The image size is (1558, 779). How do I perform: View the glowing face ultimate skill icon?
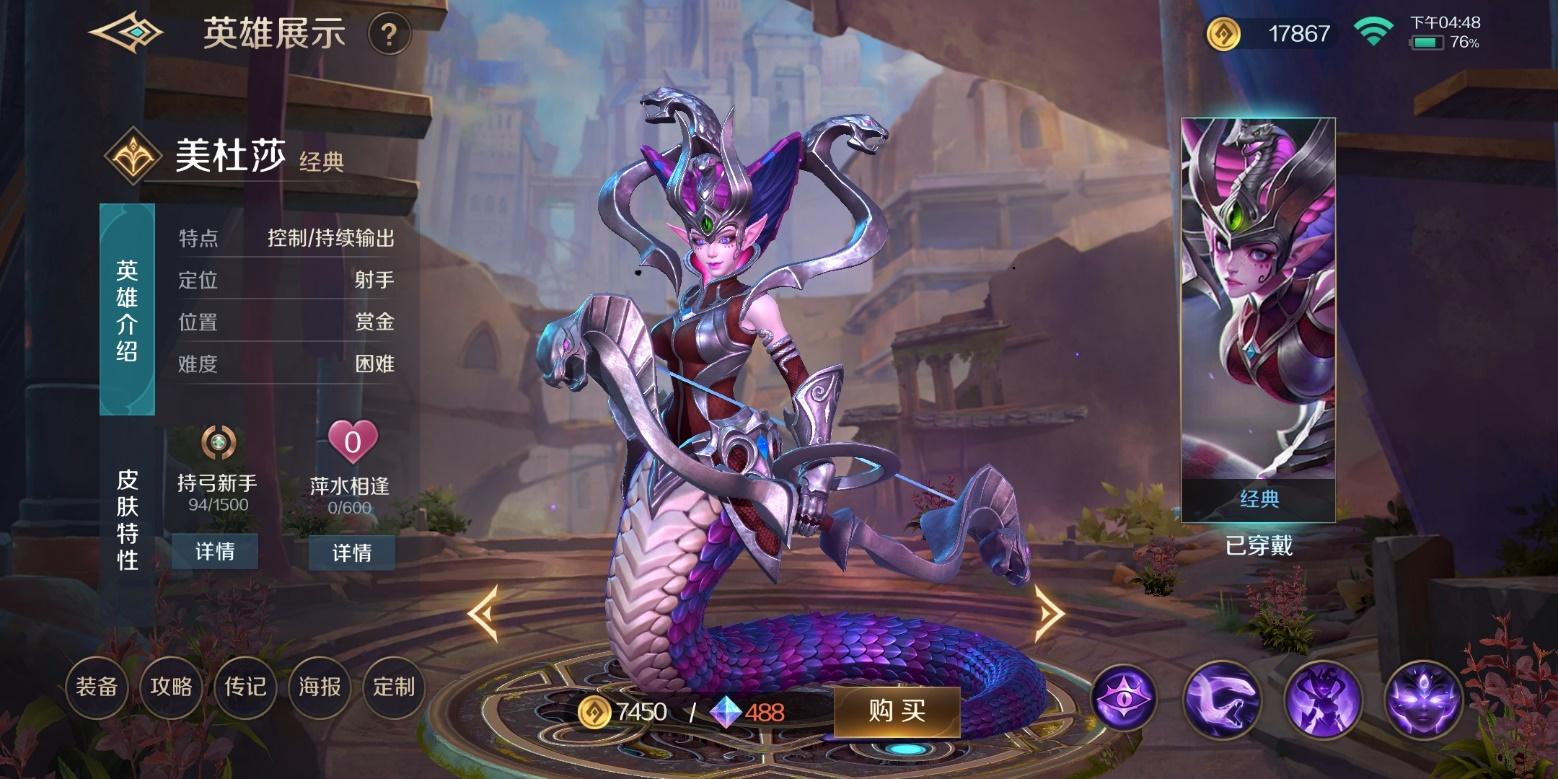(1423, 699)
